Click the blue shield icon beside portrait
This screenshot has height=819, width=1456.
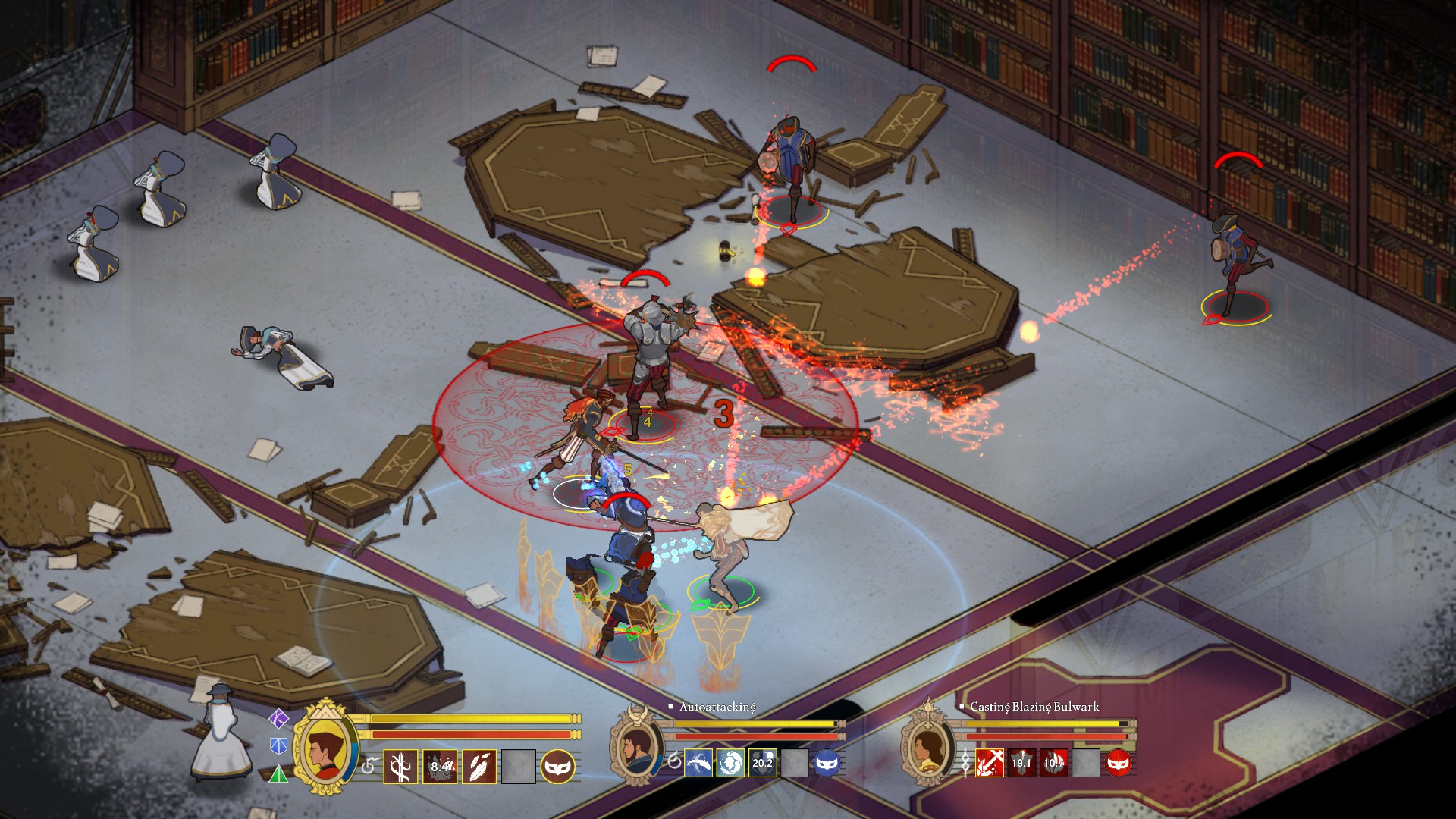point(279,746)
